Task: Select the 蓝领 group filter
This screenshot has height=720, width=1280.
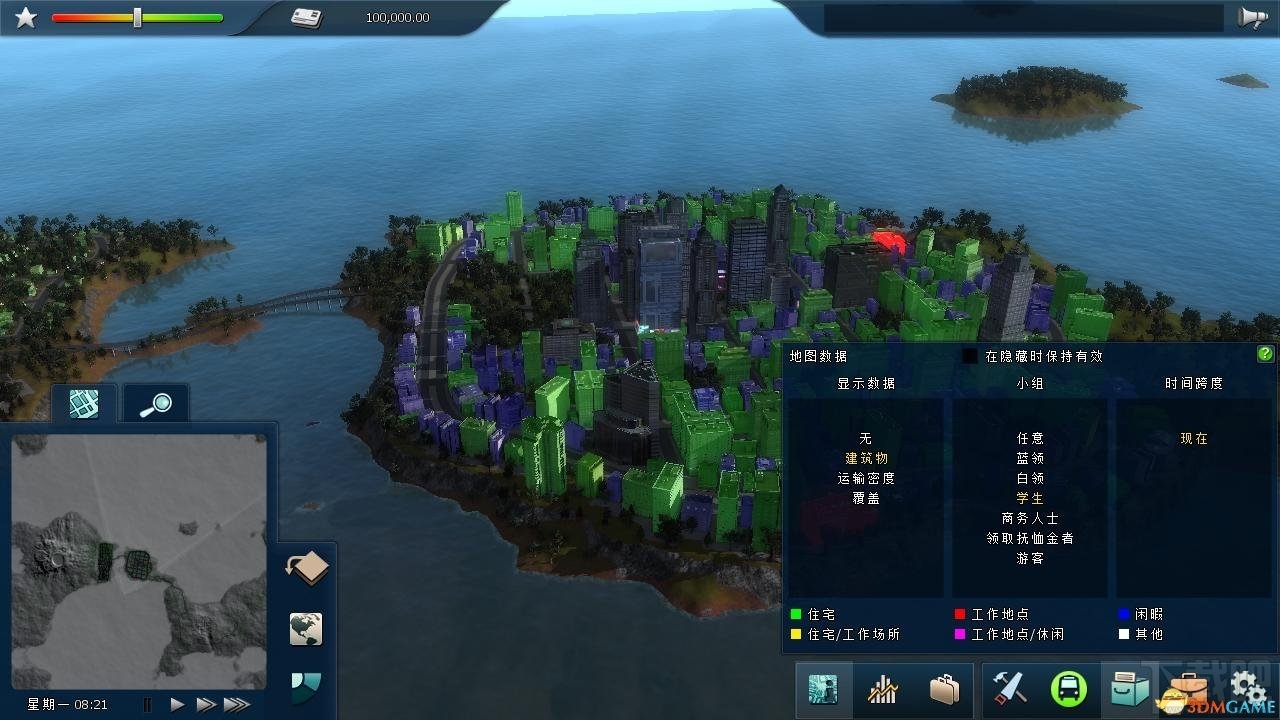Action: click(x=1029, y=458)
